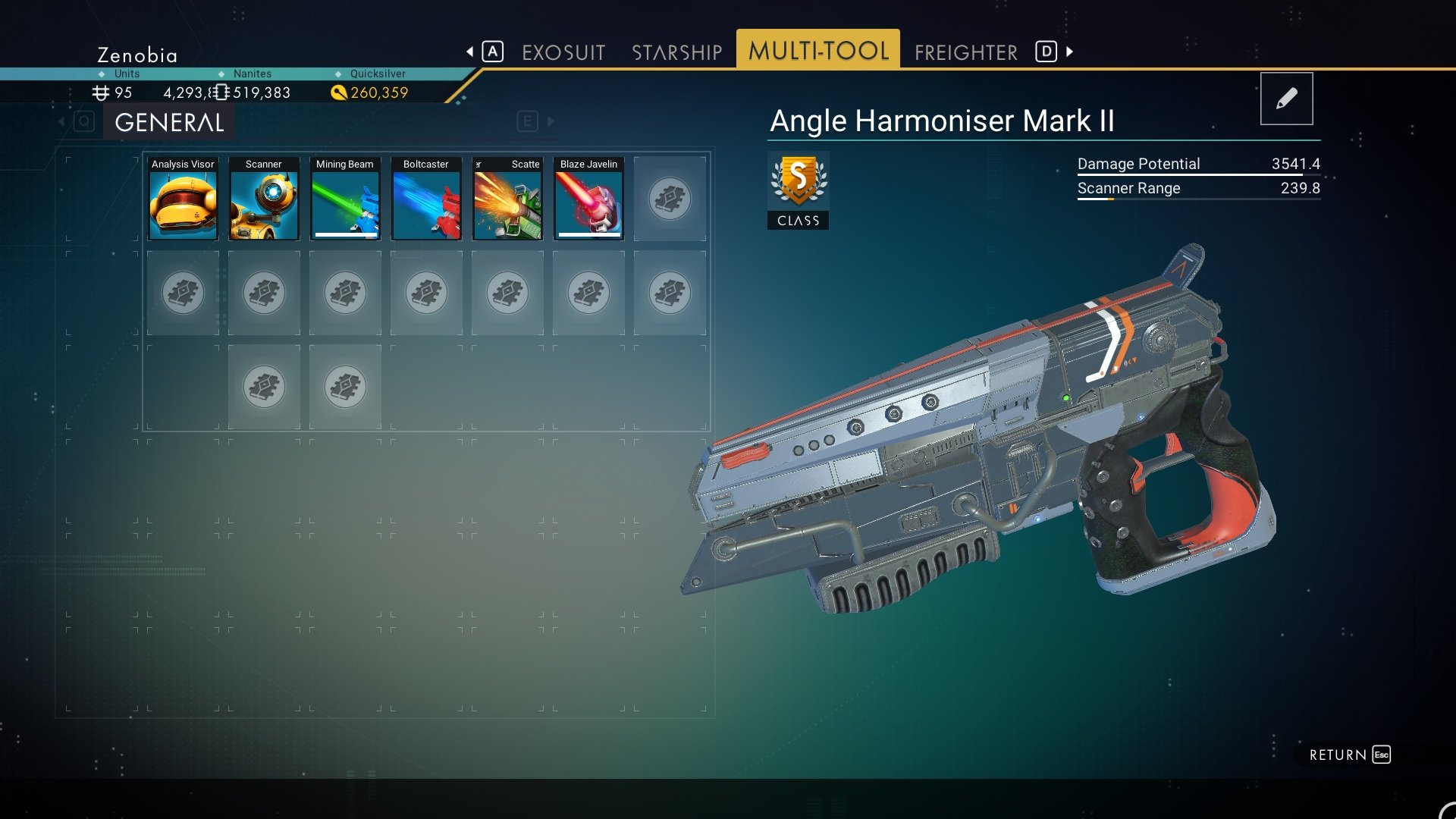Rename multi-tool with the pencil button
Image resolution: width=1456 pixels, height=819 pixels.
(x=1286, y=99)
